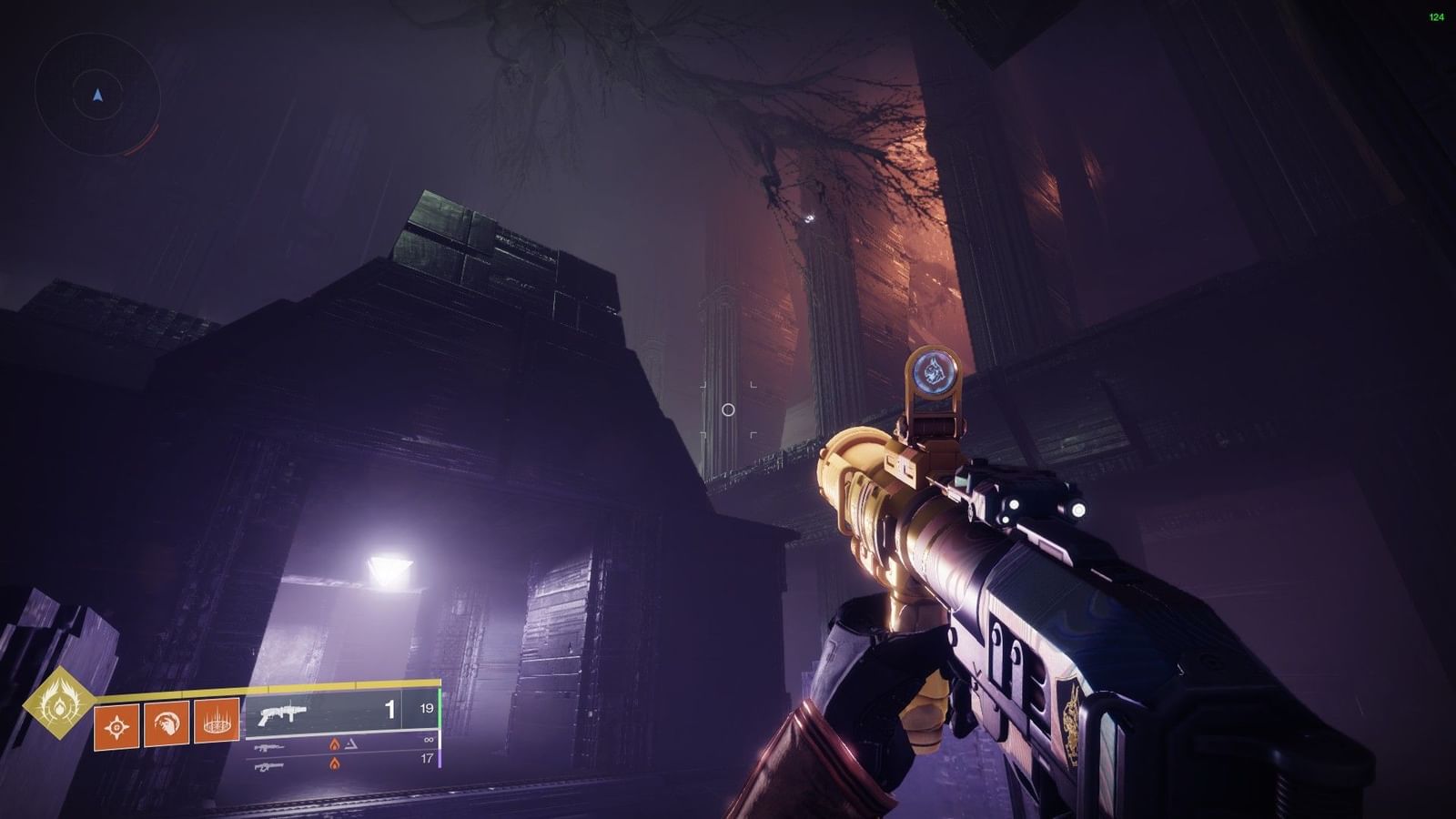
Task: Click the scout rifle silhouette in the weapon list
Action: [x=270, y=767]
